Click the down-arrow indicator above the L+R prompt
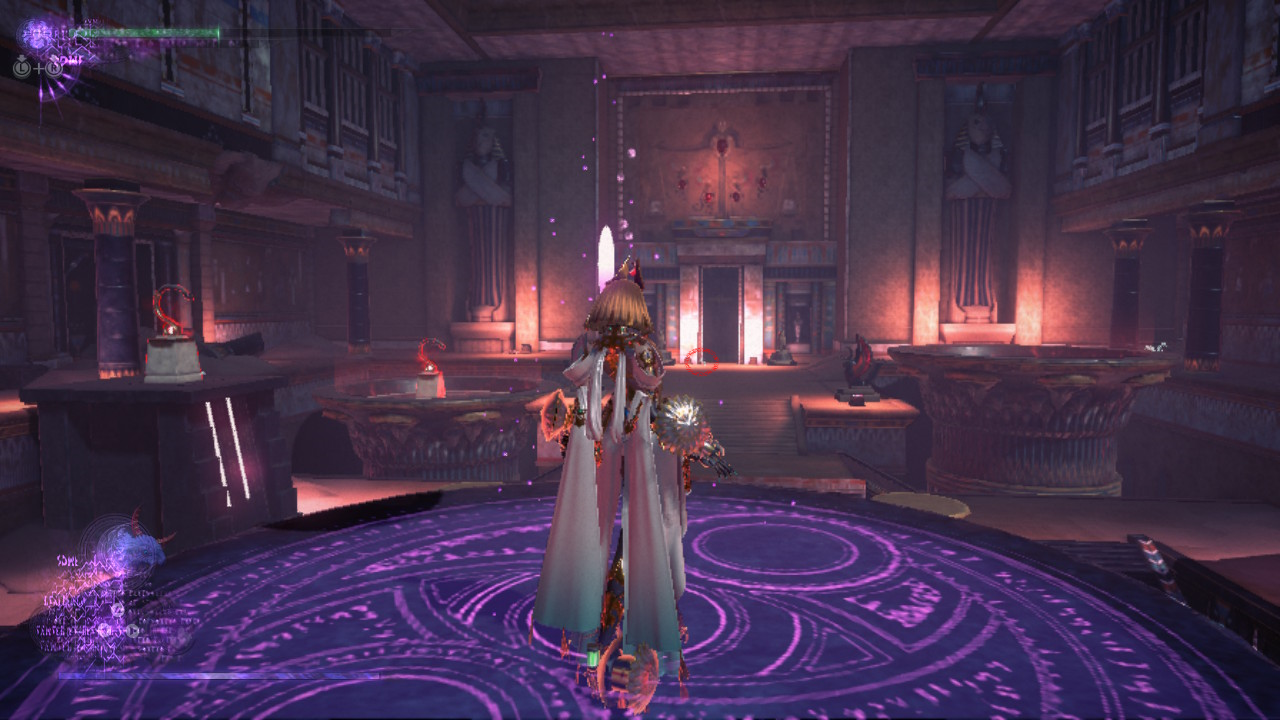 [x=22, y=58]
